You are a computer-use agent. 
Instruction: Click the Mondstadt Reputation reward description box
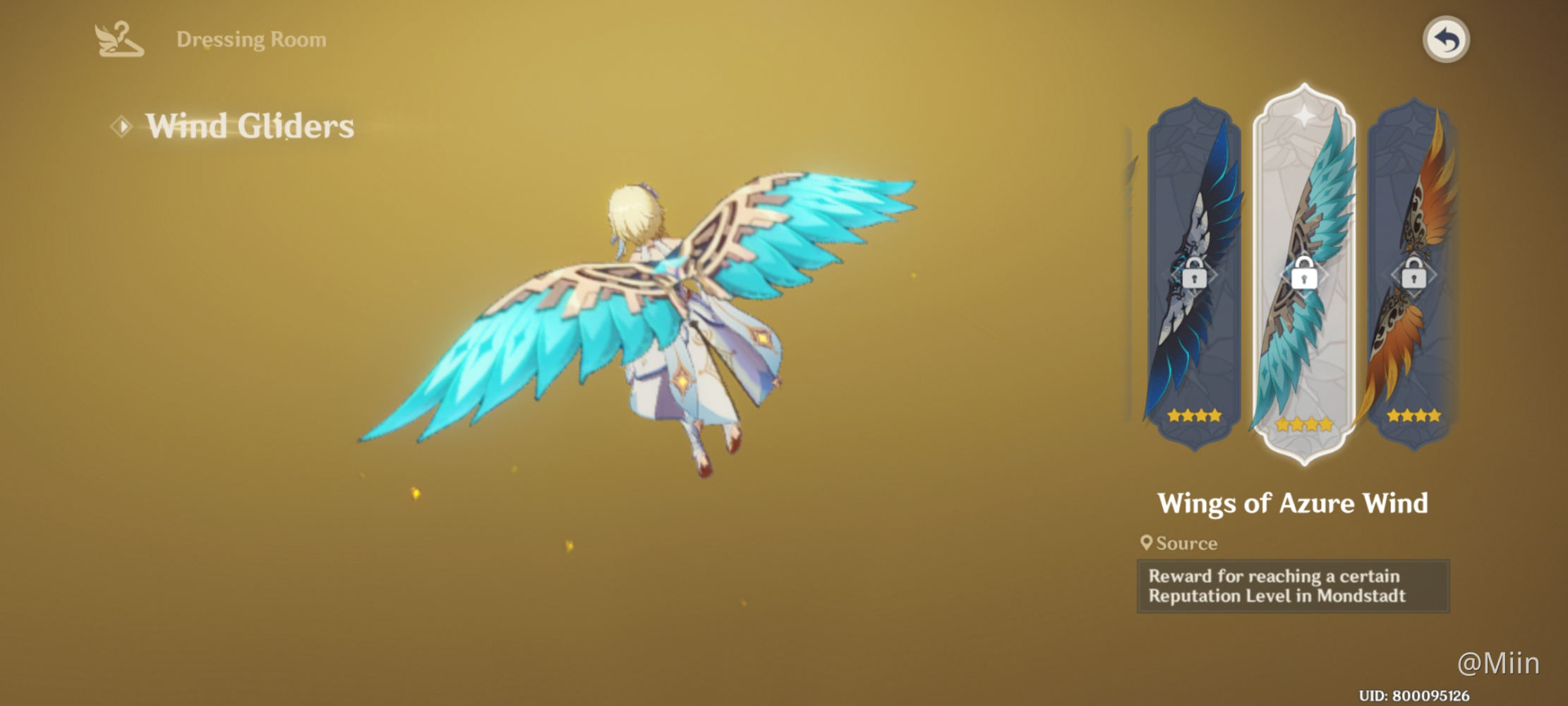coord(1293,586)
